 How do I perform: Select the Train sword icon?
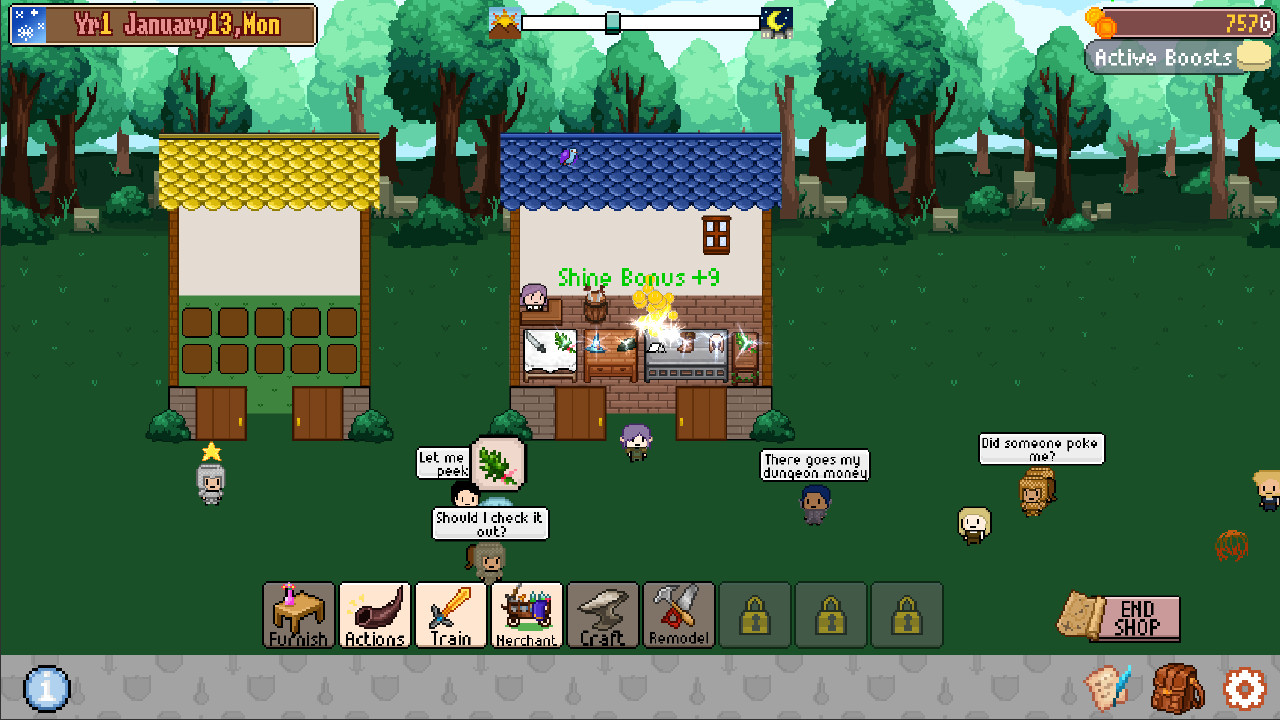tap(449, 615)
